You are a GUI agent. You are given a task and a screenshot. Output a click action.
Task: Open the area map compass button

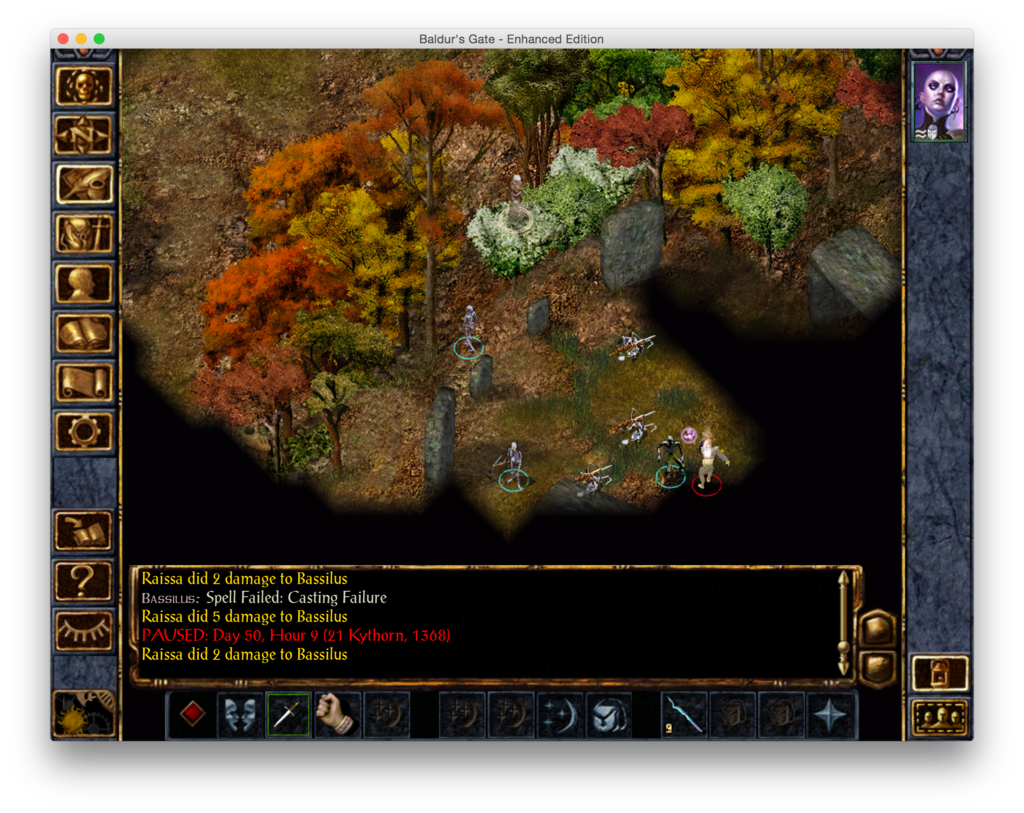point(84,135)
